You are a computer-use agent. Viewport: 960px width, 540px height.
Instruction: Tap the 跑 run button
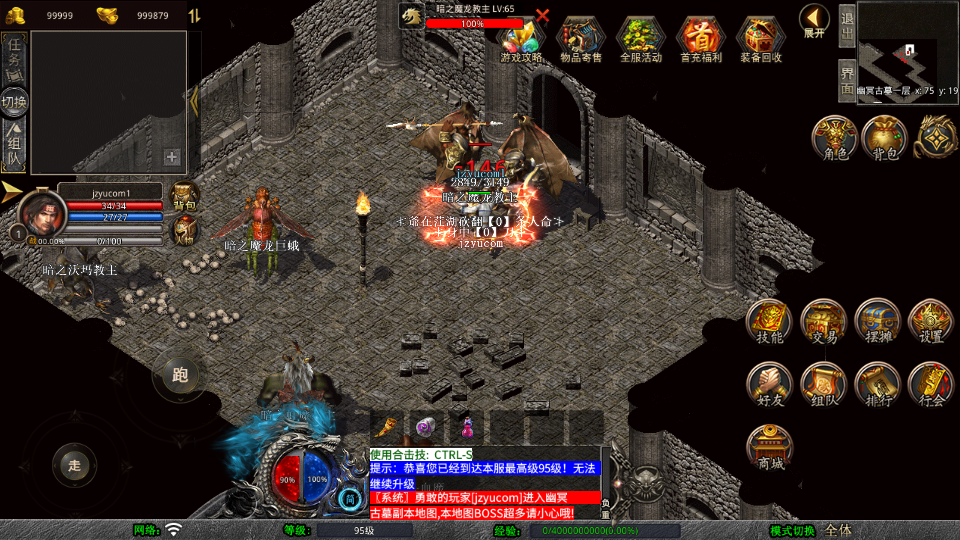pyautogui.click(x=180, y=375)
